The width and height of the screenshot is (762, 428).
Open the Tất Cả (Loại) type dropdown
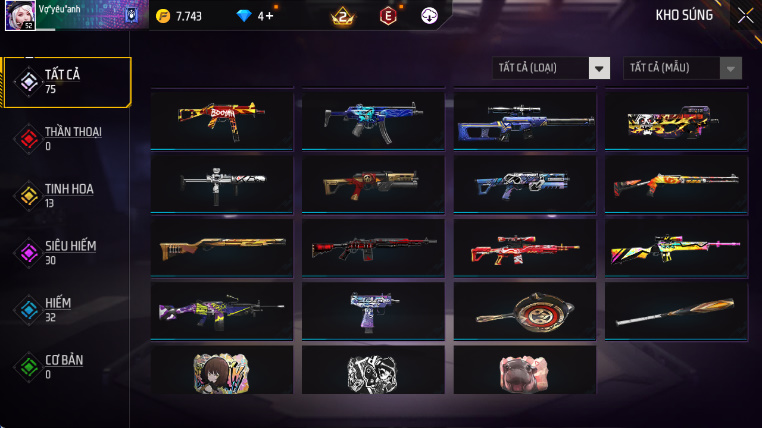(551, 68)
